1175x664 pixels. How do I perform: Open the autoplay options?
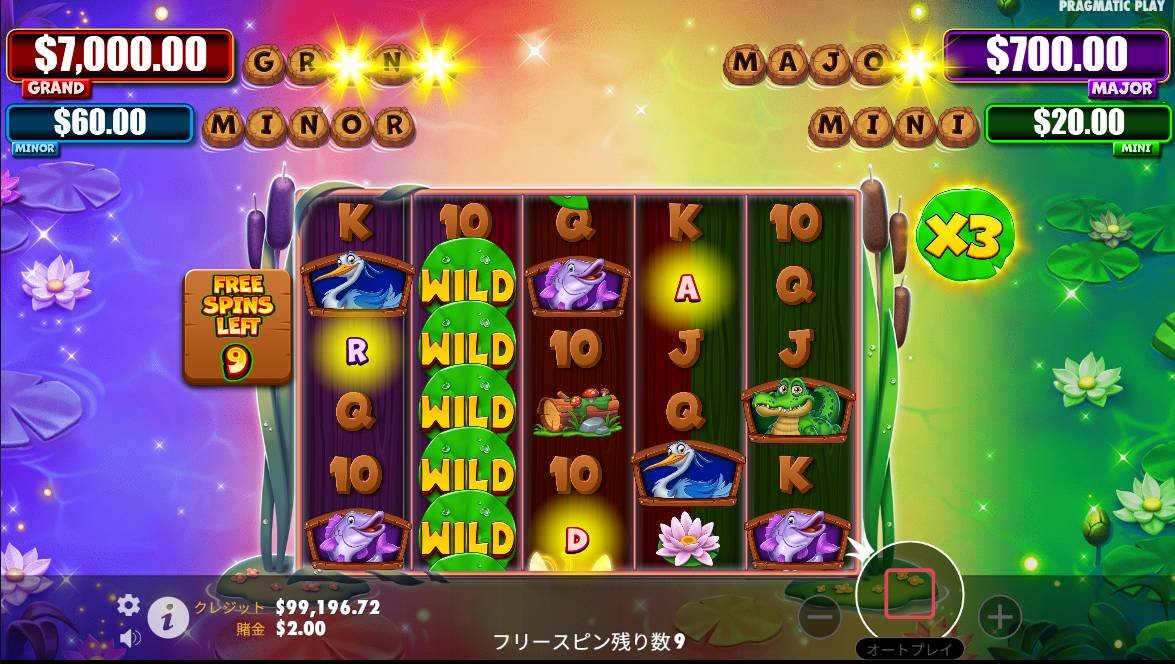(x=909, y=649)
